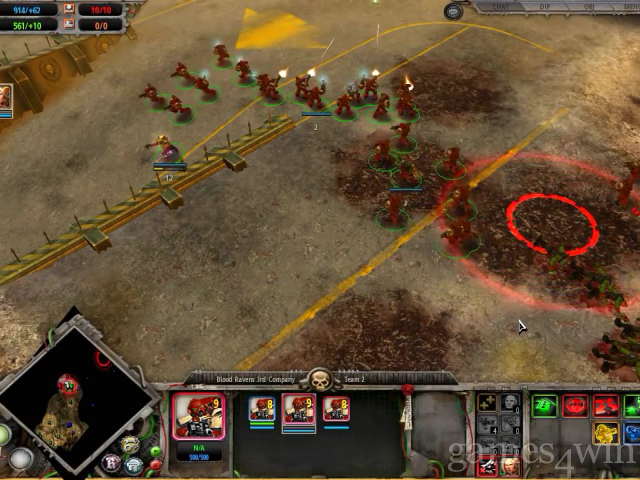Click the gold reinforce squad plus icon
The height and width of the screenshot is (480, 640).
click(x=487, y=402)
